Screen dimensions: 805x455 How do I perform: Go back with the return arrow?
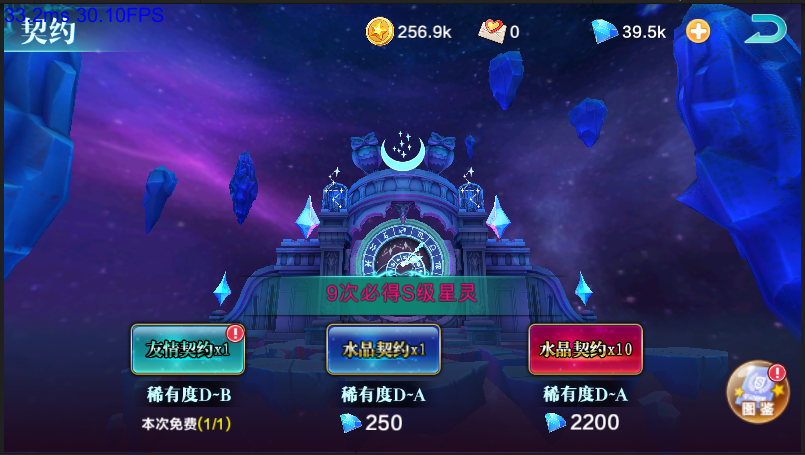[765, 30]
